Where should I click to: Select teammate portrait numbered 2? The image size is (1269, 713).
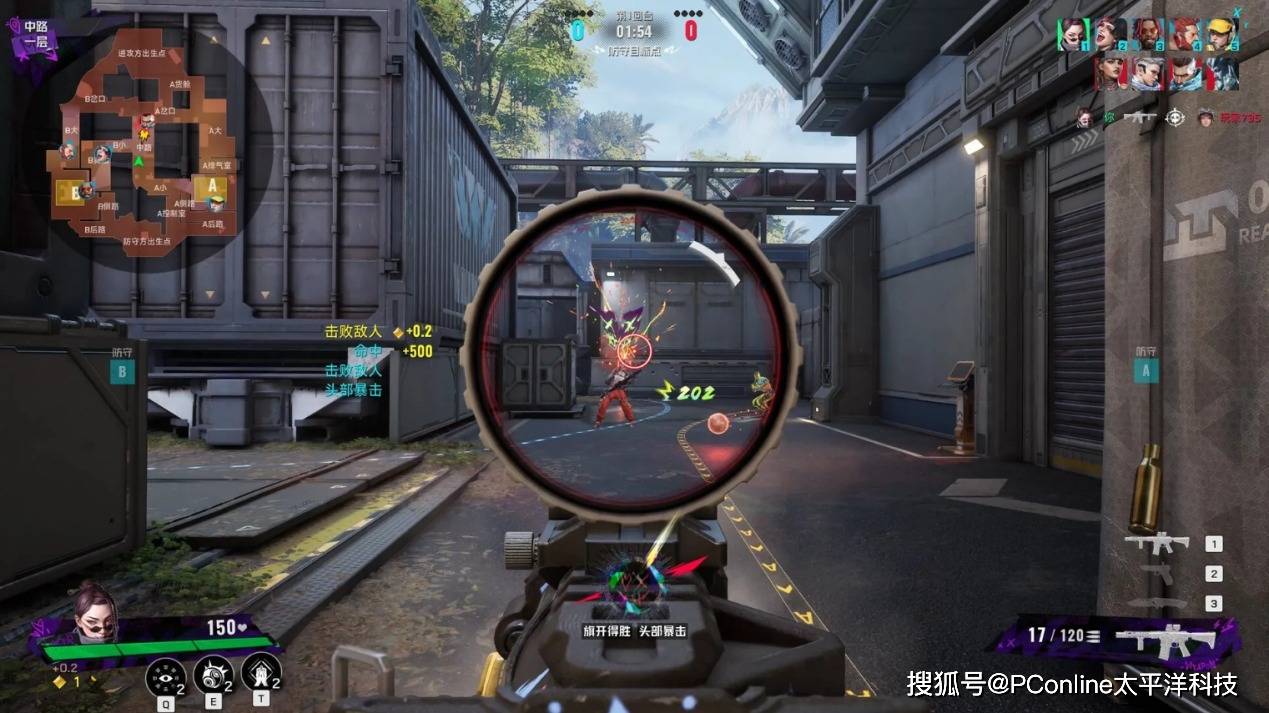[1111, 34]
